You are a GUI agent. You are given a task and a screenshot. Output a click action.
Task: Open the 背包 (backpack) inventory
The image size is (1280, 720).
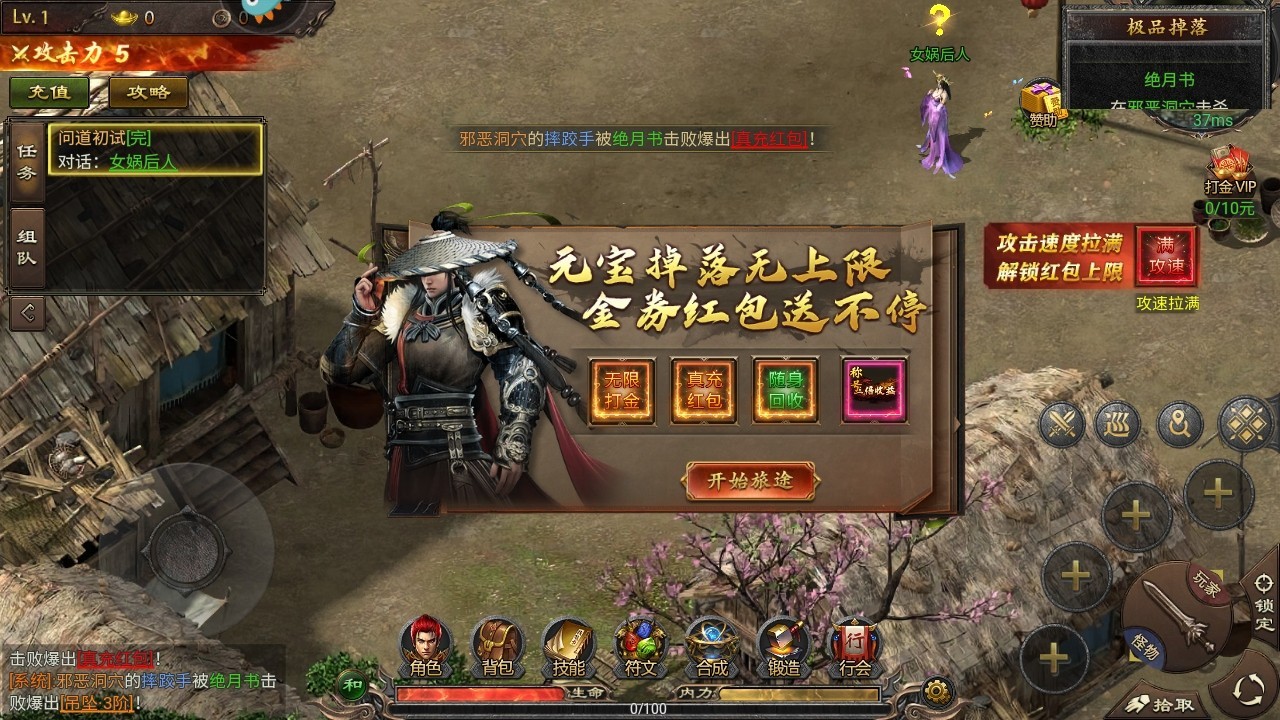(498, 648)
